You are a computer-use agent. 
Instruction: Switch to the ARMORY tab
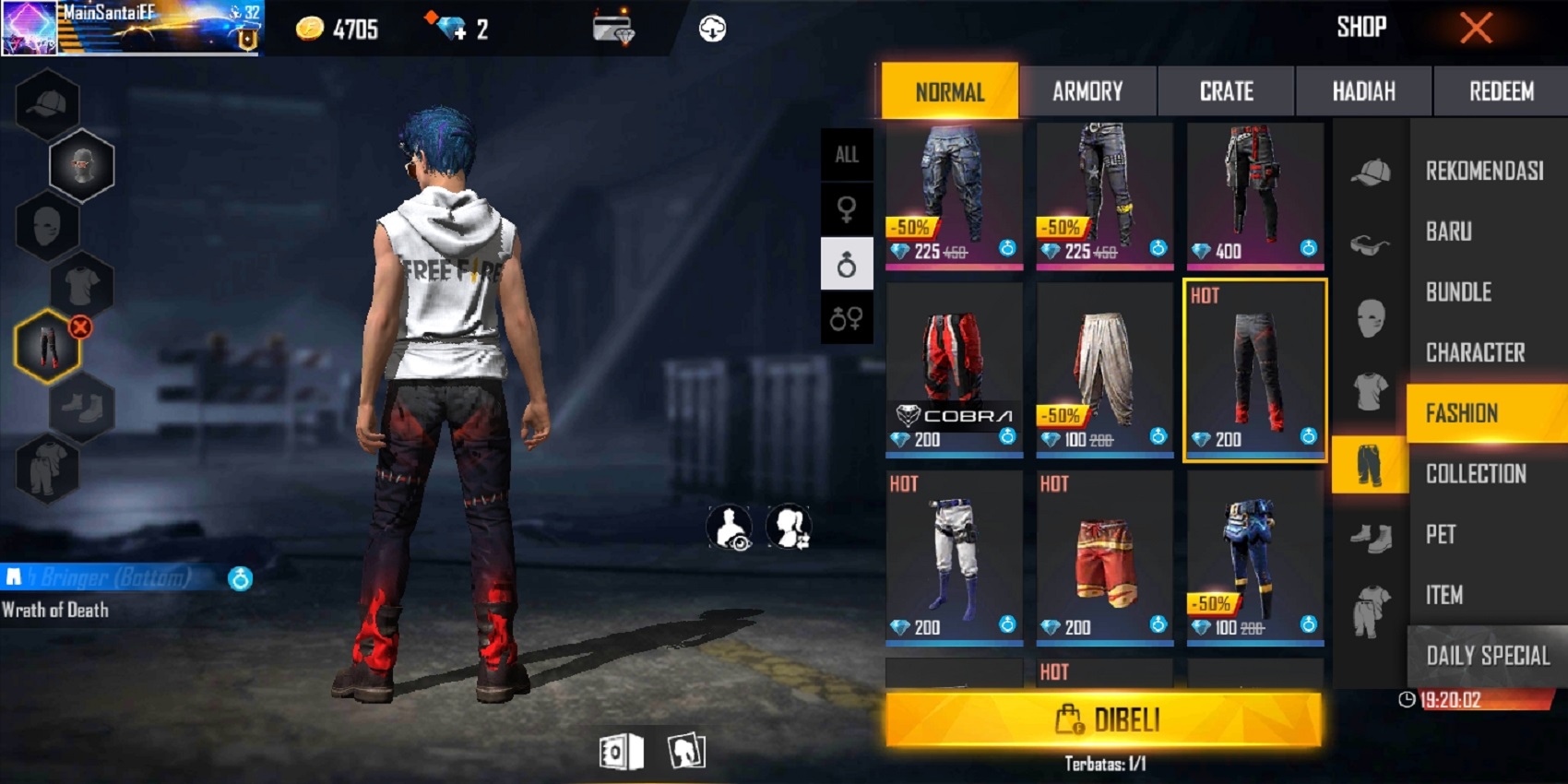click(1088, 90)
